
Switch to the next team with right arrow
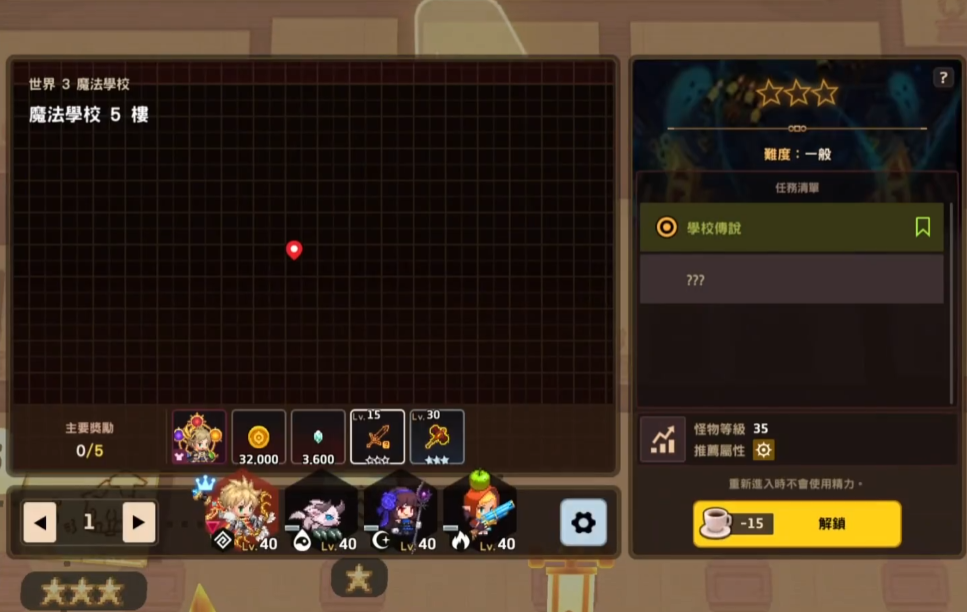coord(139,522)
